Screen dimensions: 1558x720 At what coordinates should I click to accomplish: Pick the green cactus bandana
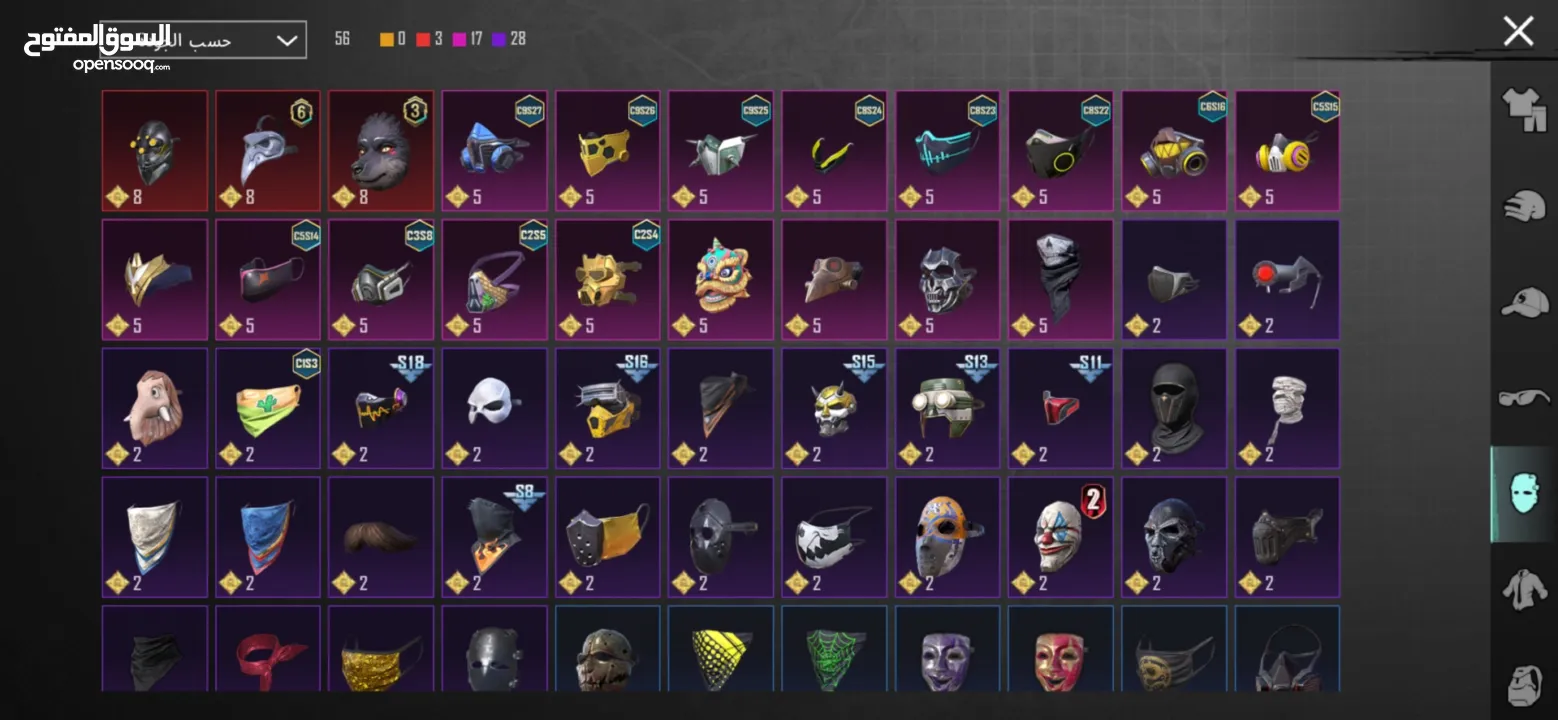click(268, 407)
